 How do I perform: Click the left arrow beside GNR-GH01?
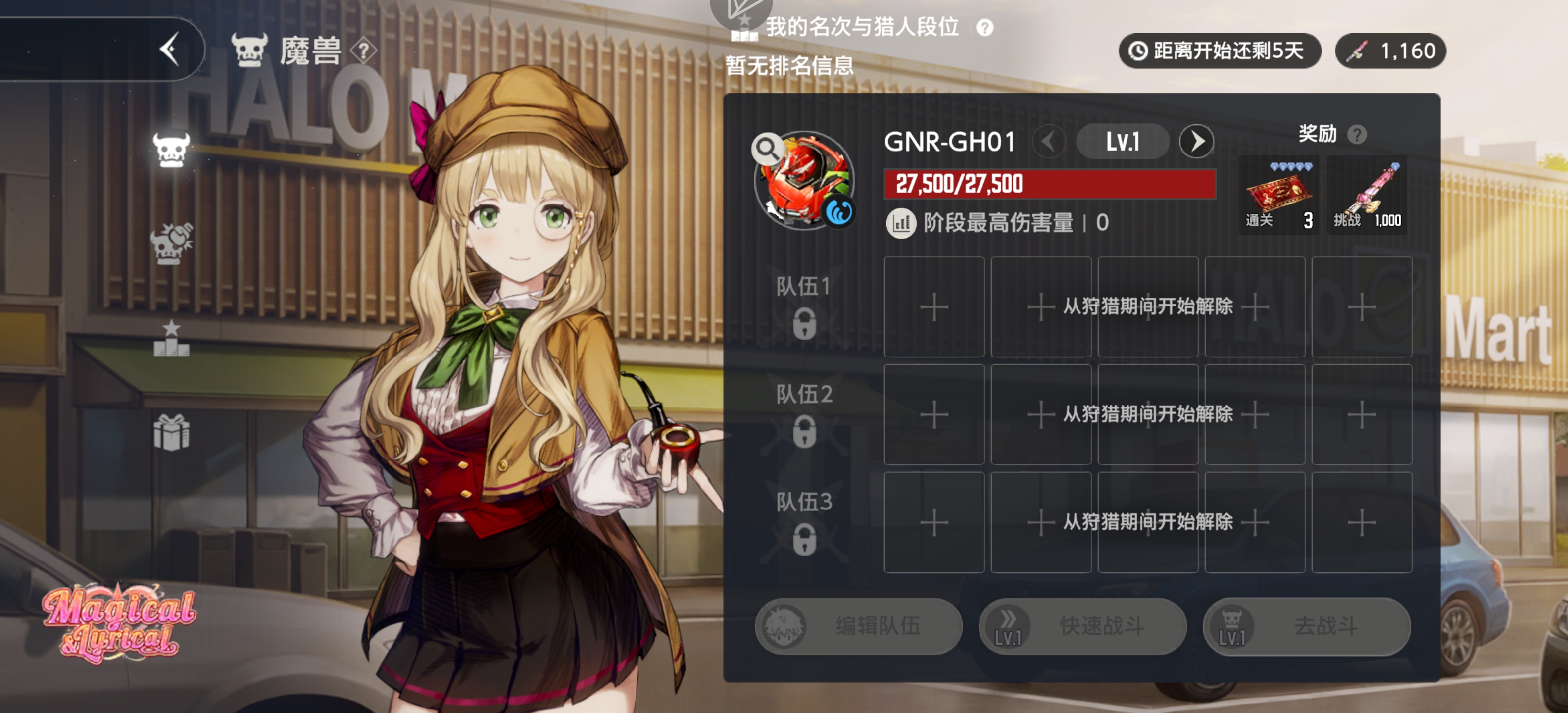tap(1048, 141)
